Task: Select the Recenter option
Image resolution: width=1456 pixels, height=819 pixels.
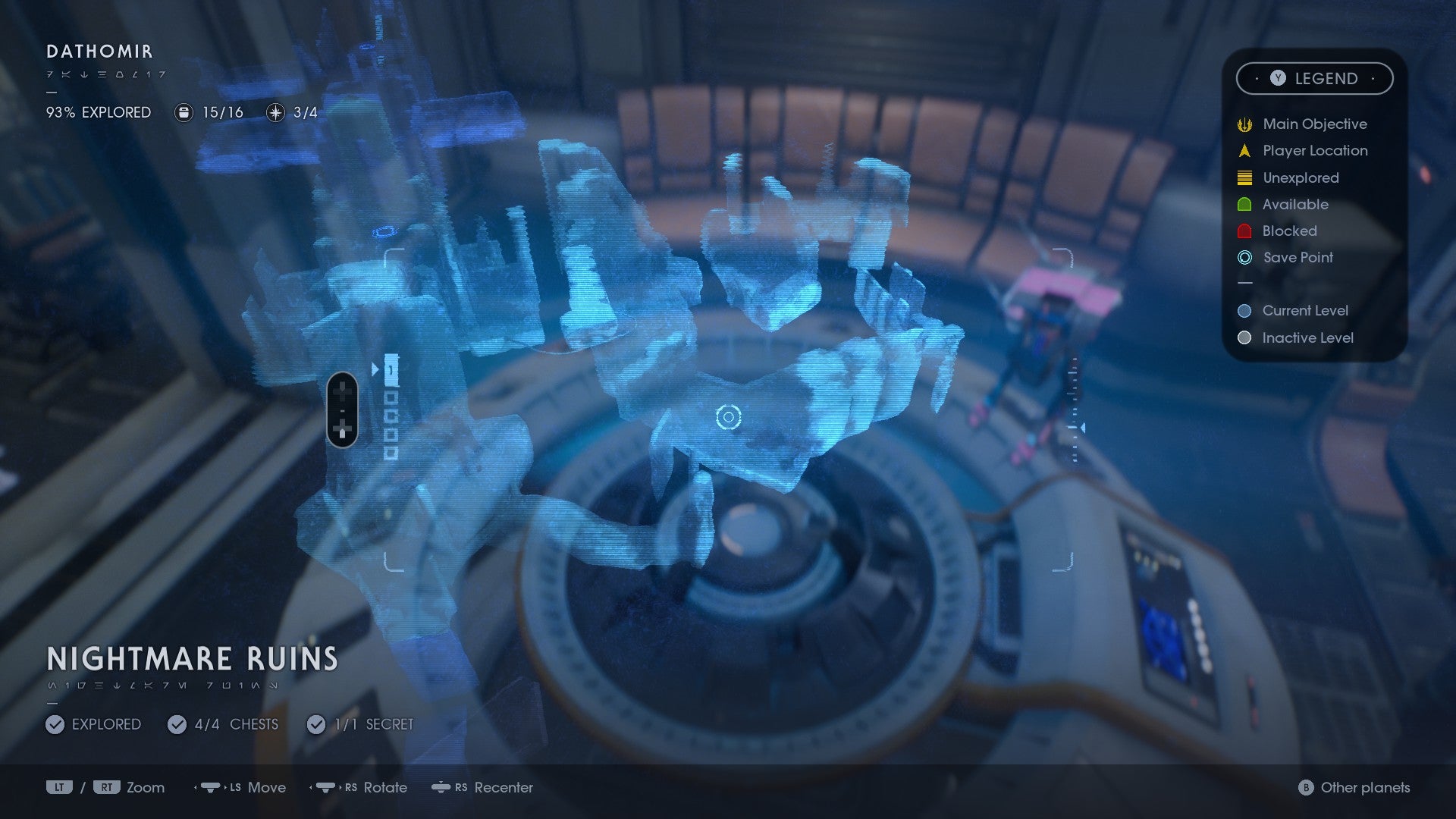Action: (503, 788)
